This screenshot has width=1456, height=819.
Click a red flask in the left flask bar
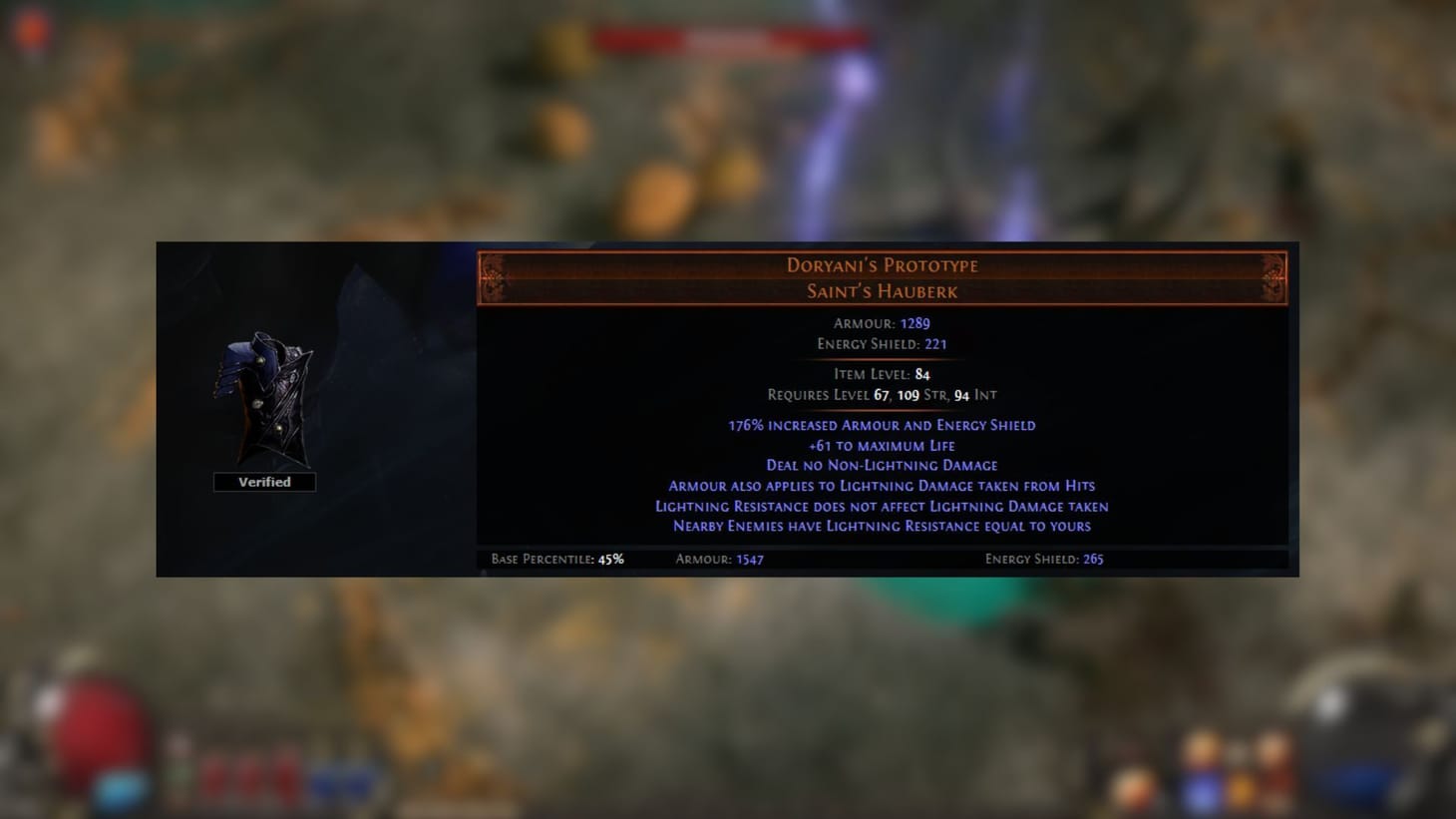251,779
